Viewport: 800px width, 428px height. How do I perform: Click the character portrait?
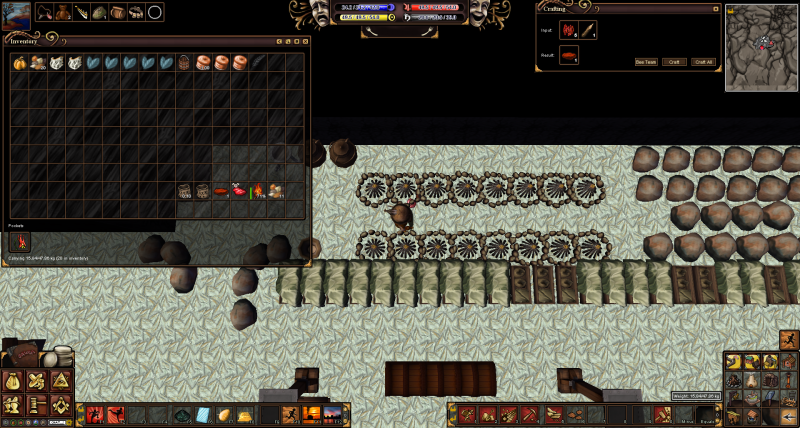(16, 12)
